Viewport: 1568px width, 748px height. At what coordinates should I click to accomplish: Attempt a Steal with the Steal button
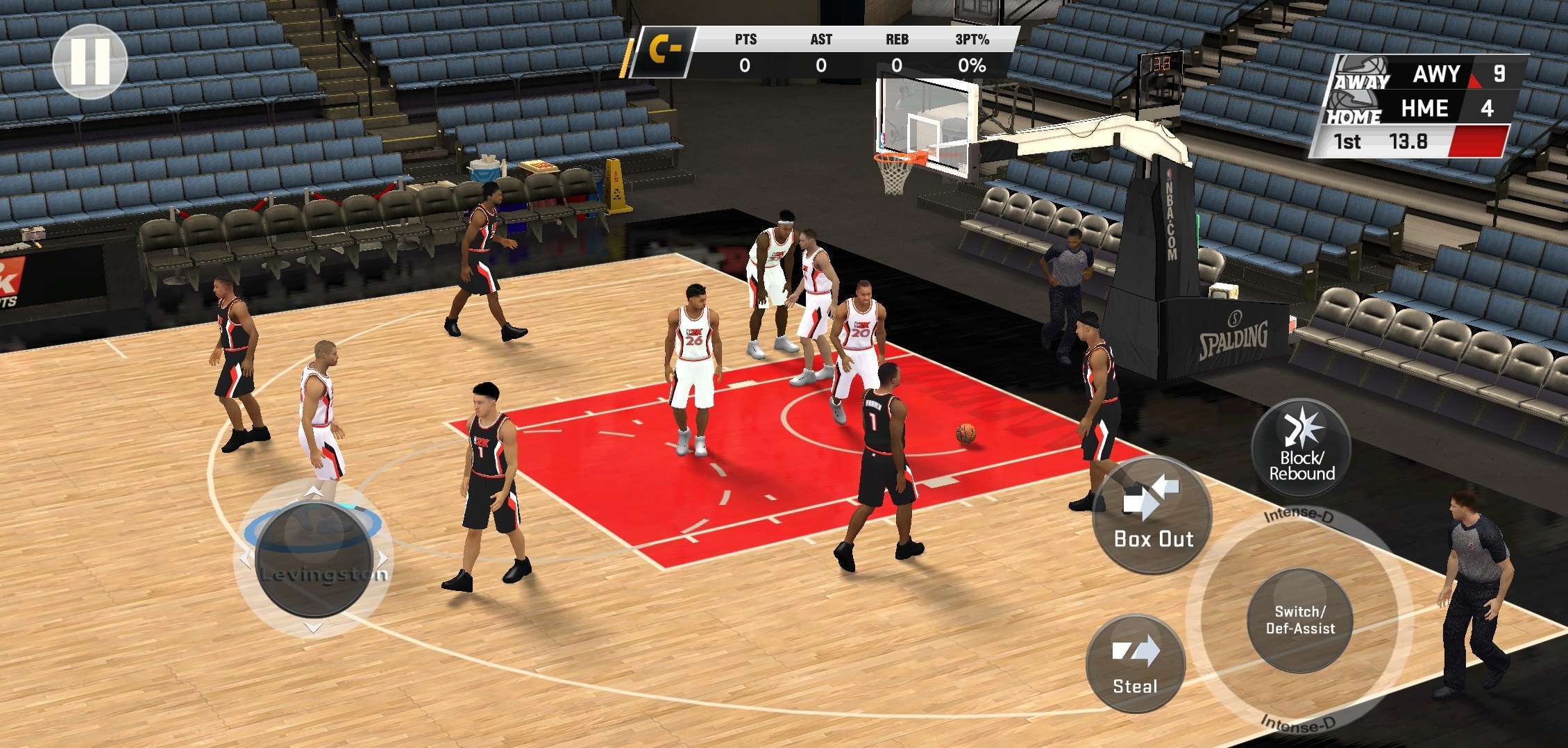(1135, 664)
